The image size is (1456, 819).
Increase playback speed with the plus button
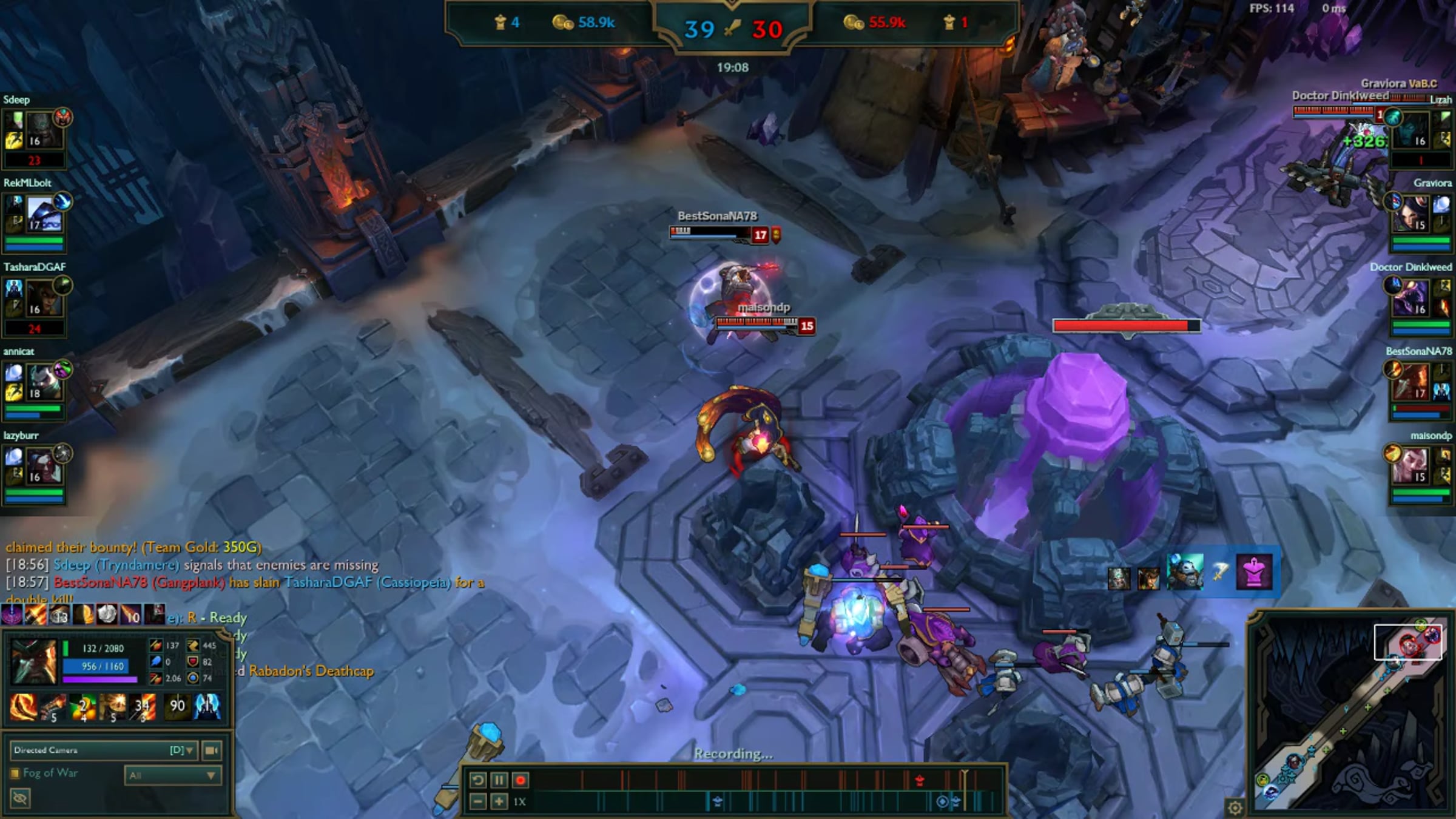499,802
